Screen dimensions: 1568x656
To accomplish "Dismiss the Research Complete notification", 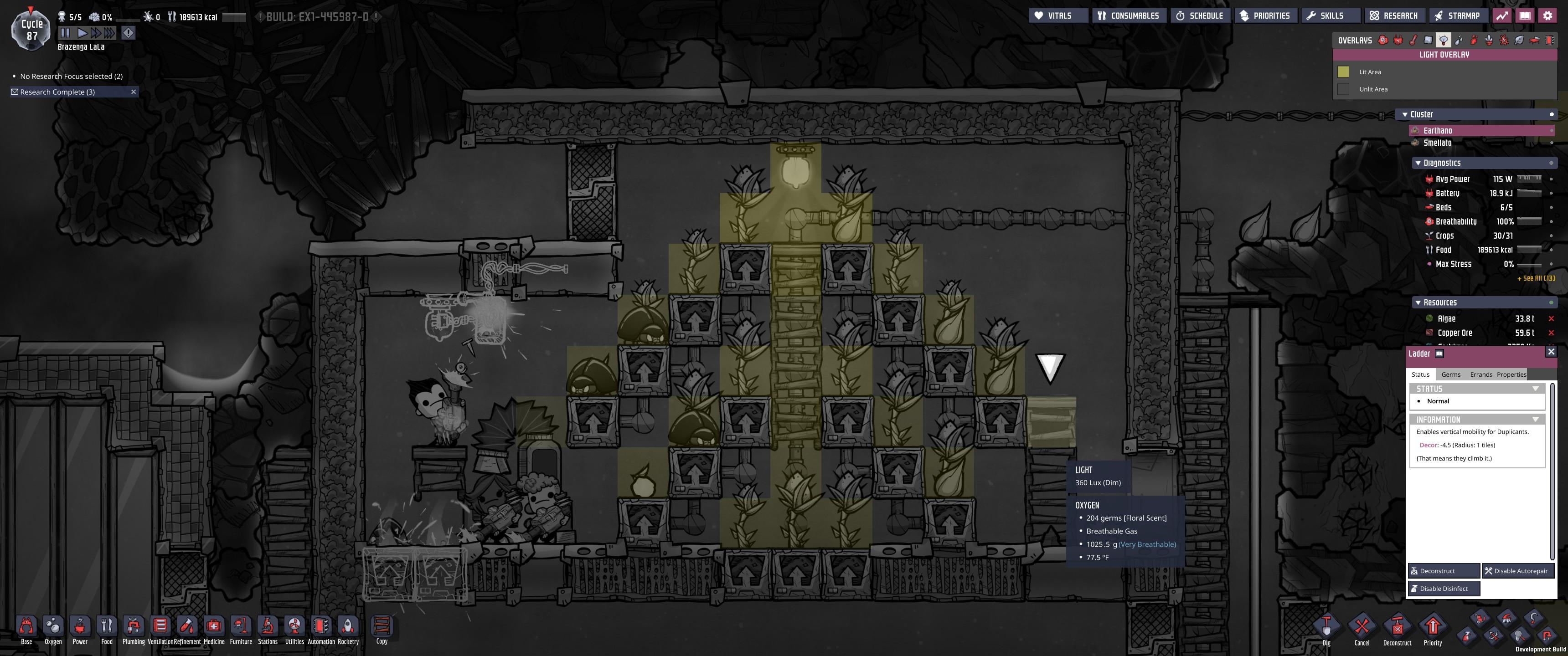I will 133,91.
